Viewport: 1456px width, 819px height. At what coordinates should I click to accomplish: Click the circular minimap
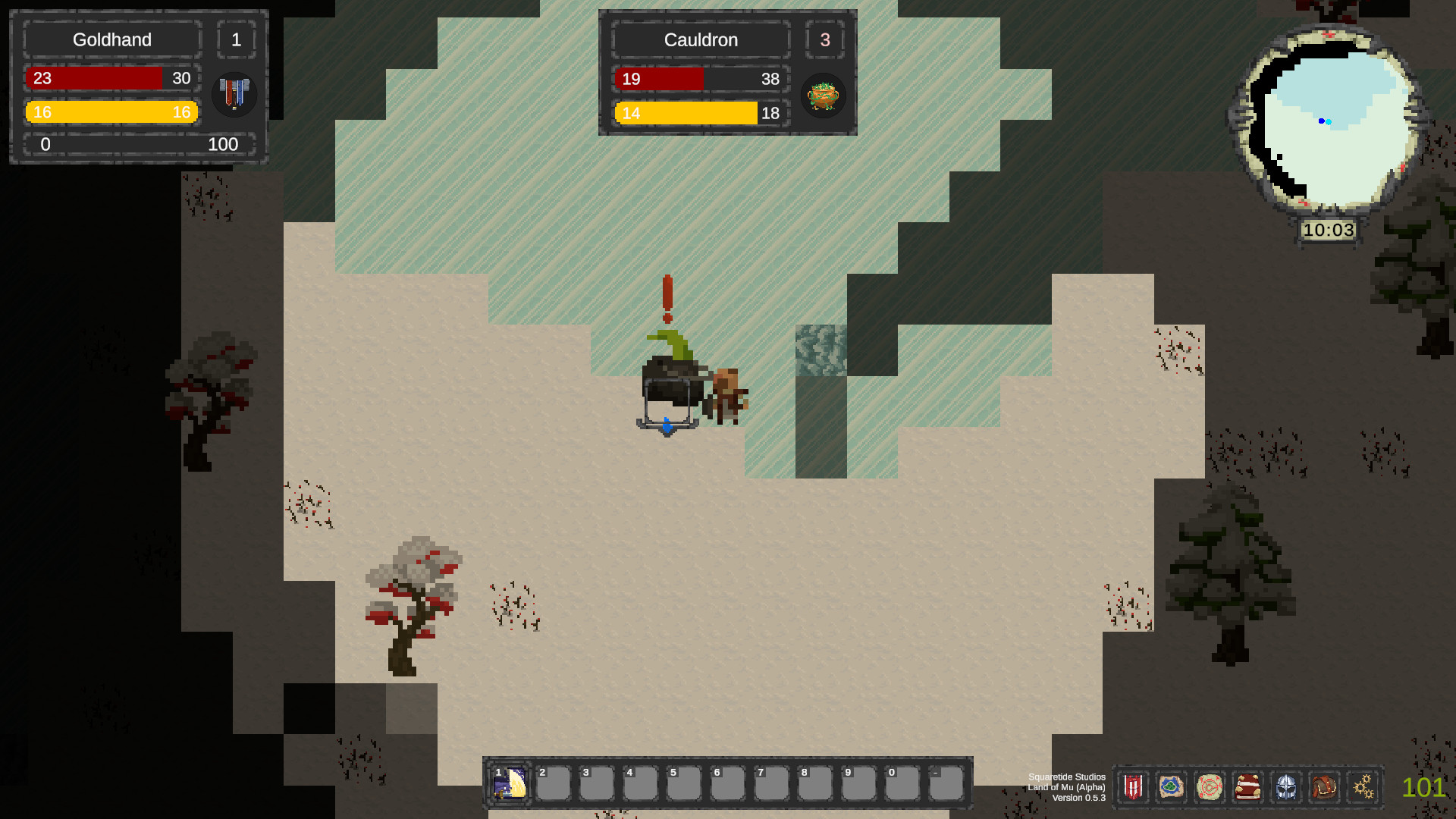[x=1329, y=121]
